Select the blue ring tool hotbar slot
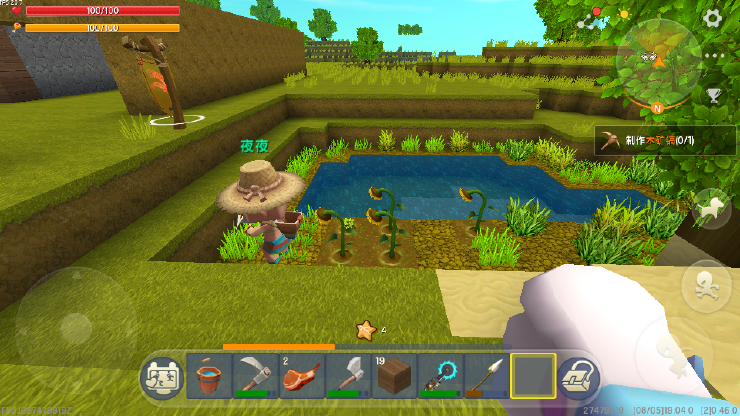Screen dimensions: 740x416 [438, 377]
